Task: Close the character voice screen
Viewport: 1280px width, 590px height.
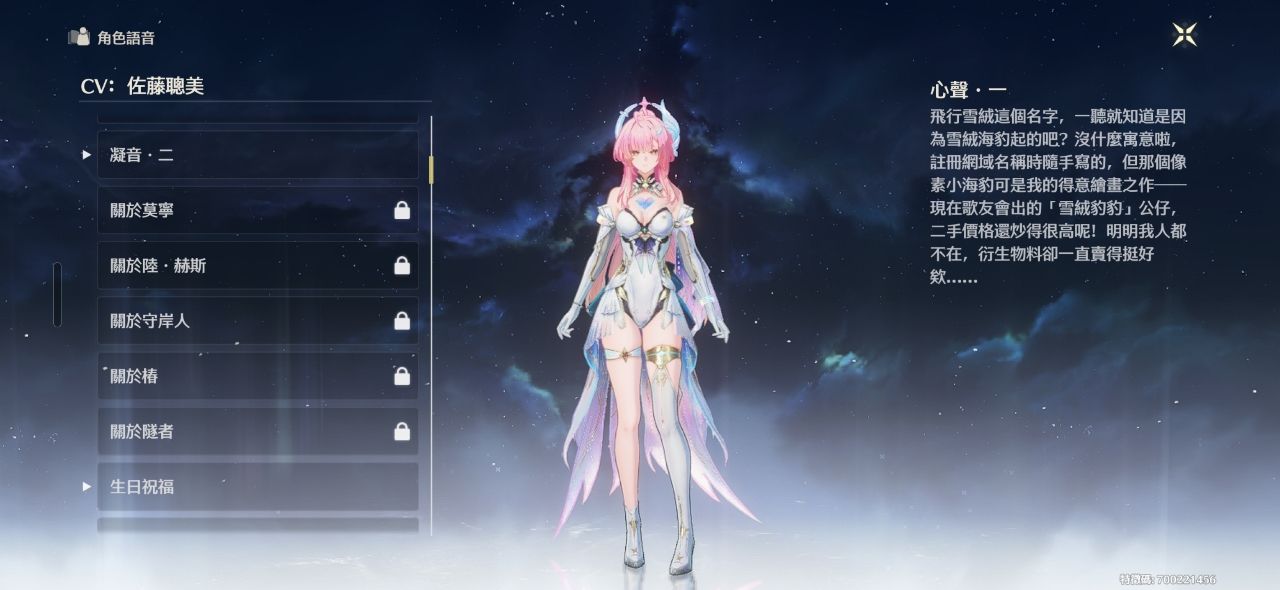Action: pyautogui.click(x=1184, y=34)
